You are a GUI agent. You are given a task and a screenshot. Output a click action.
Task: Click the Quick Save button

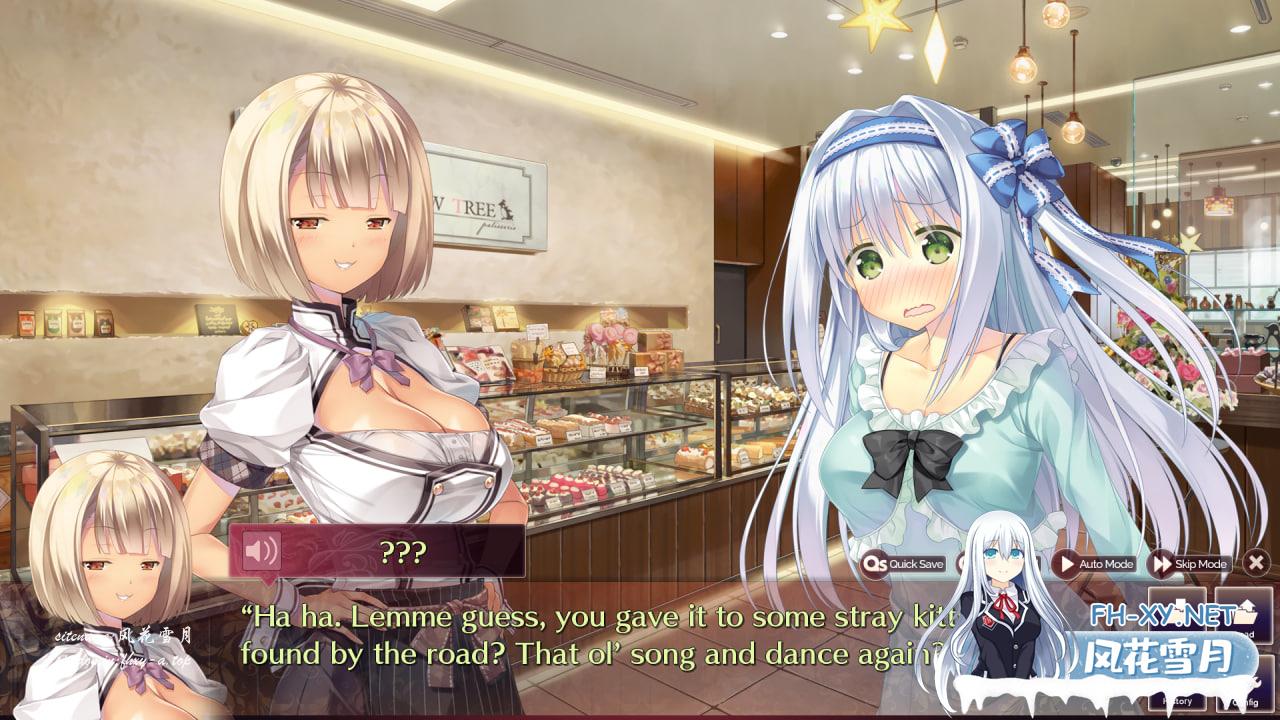(904, 564)
